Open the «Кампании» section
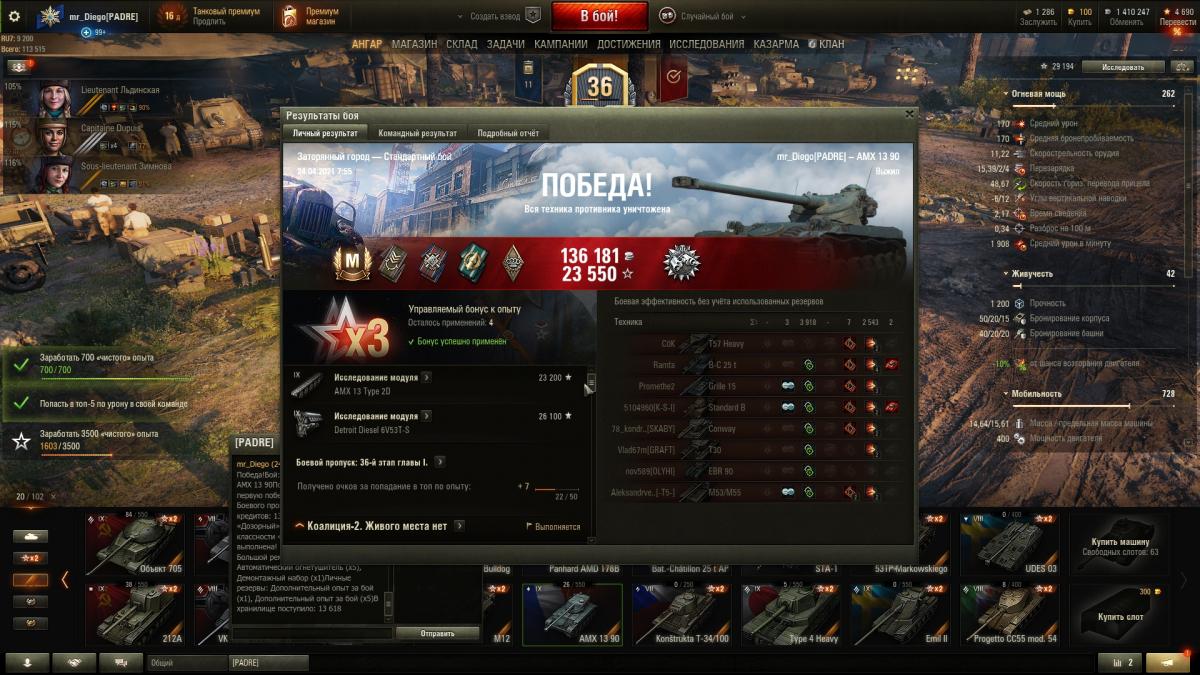This screenshot has width=1200, height=675. click(x=561, y=44)
